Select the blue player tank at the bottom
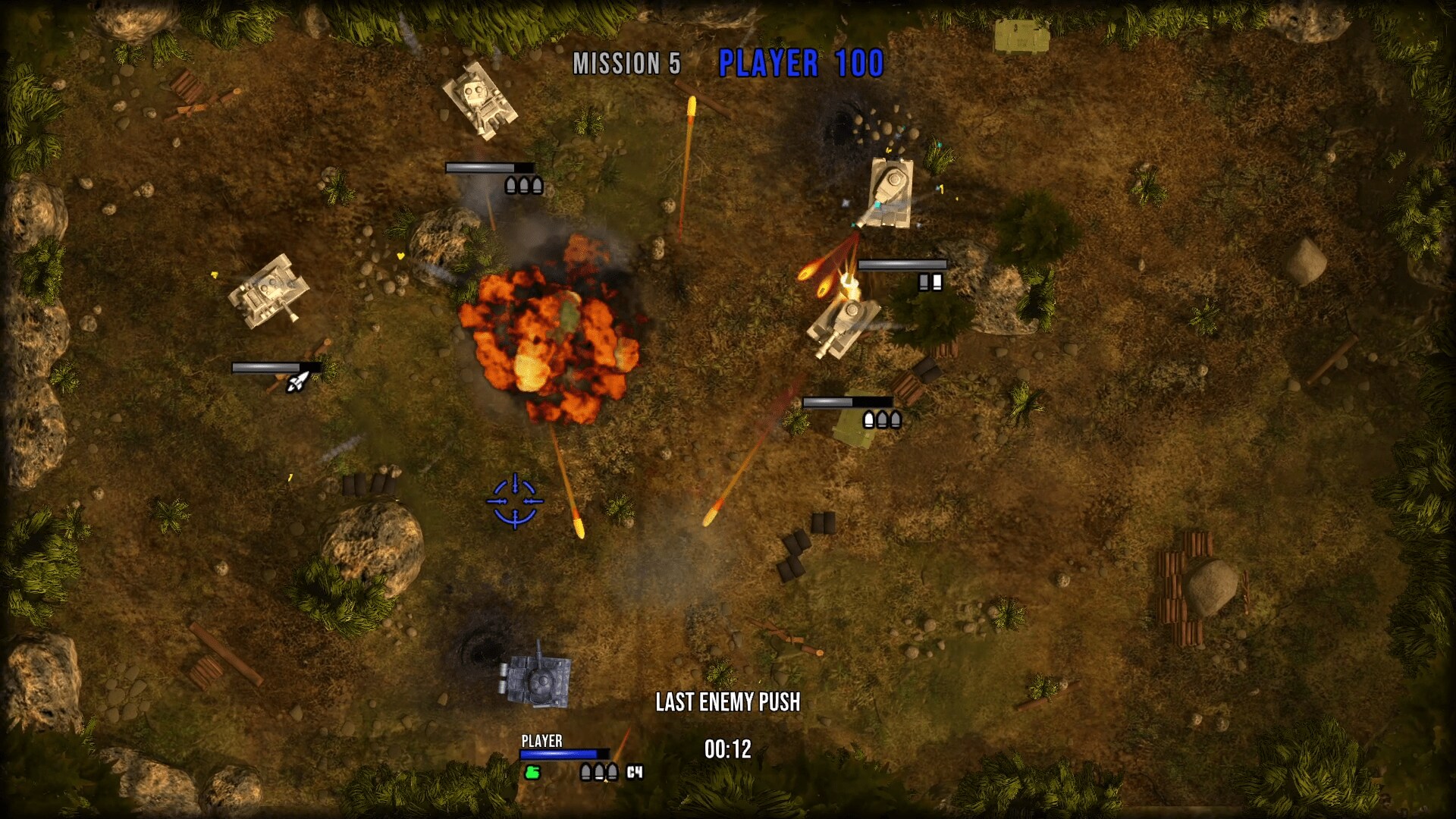The height and width of the screenshot is (819, 1456). click(535, 681)
